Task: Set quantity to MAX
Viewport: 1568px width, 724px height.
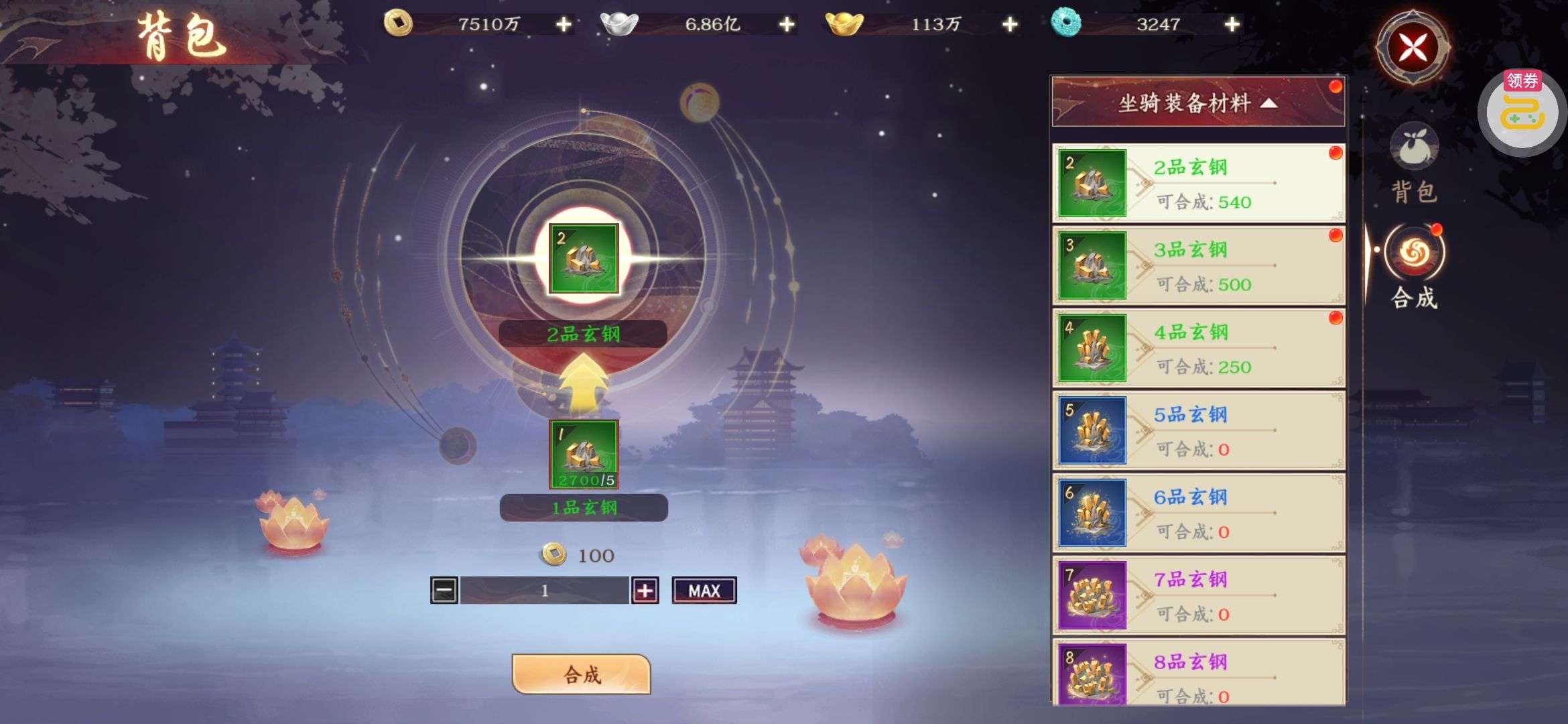Action: point(704,591)
